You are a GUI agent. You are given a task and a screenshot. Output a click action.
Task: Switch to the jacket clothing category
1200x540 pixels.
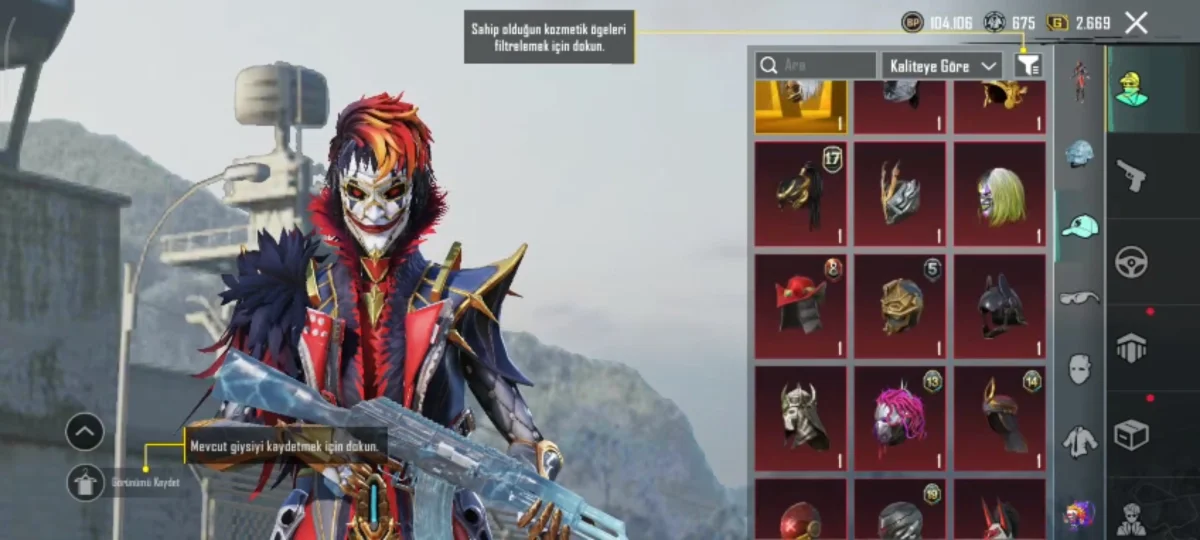[x=1079, y=441]
